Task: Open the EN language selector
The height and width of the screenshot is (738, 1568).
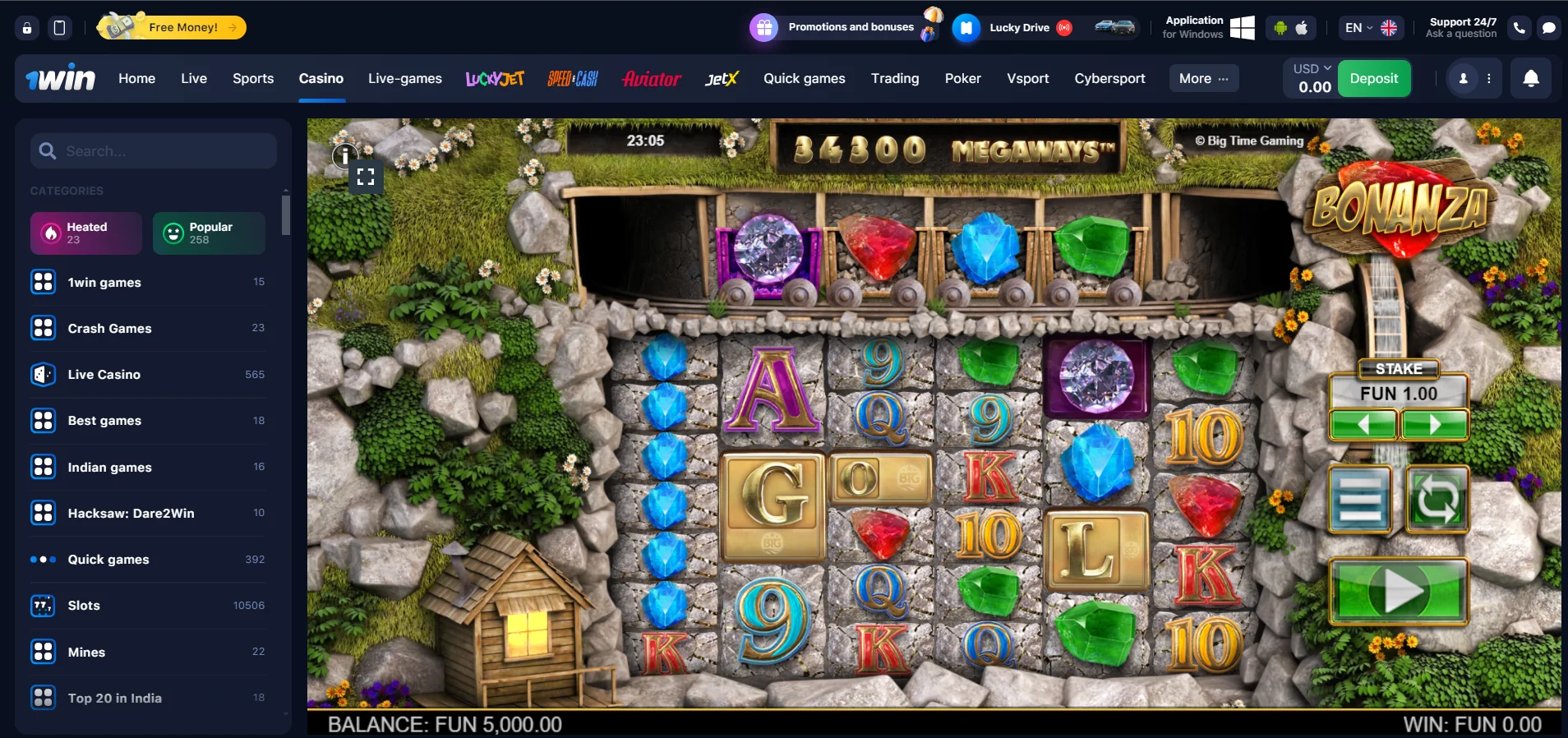Action: [x=1370, y=28]
